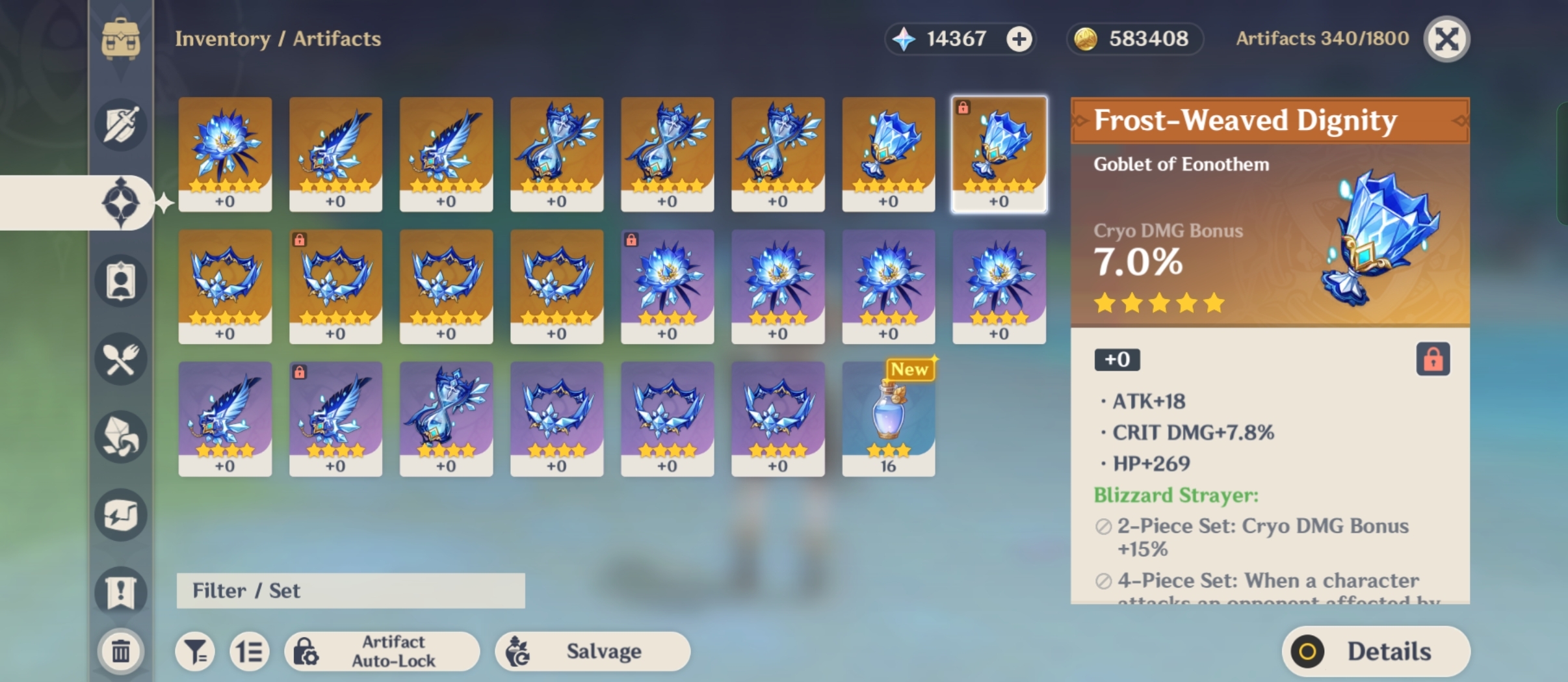Activate Artifact Auto-Lock

(382, 651)
